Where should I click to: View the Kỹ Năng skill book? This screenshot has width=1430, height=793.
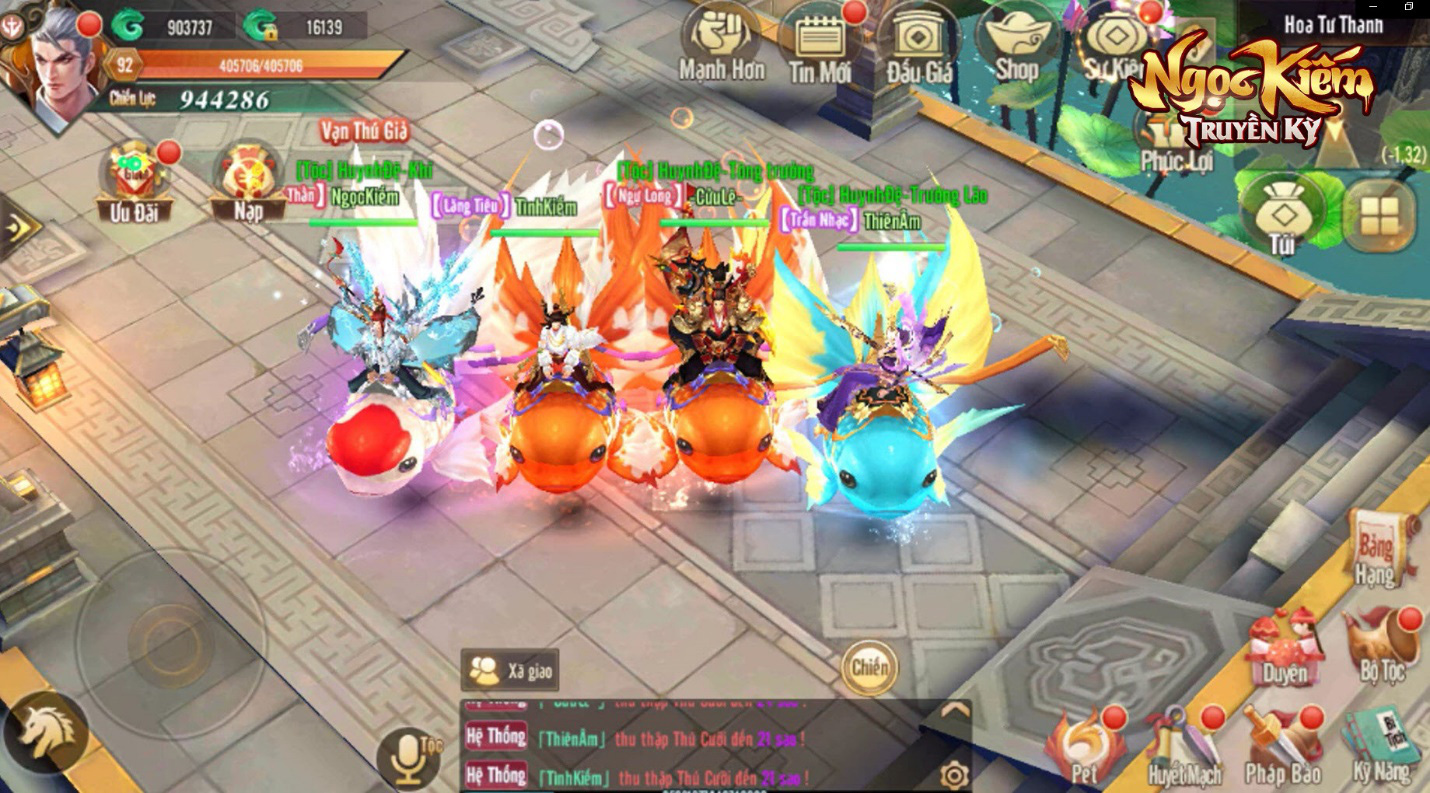(1382, 740)
